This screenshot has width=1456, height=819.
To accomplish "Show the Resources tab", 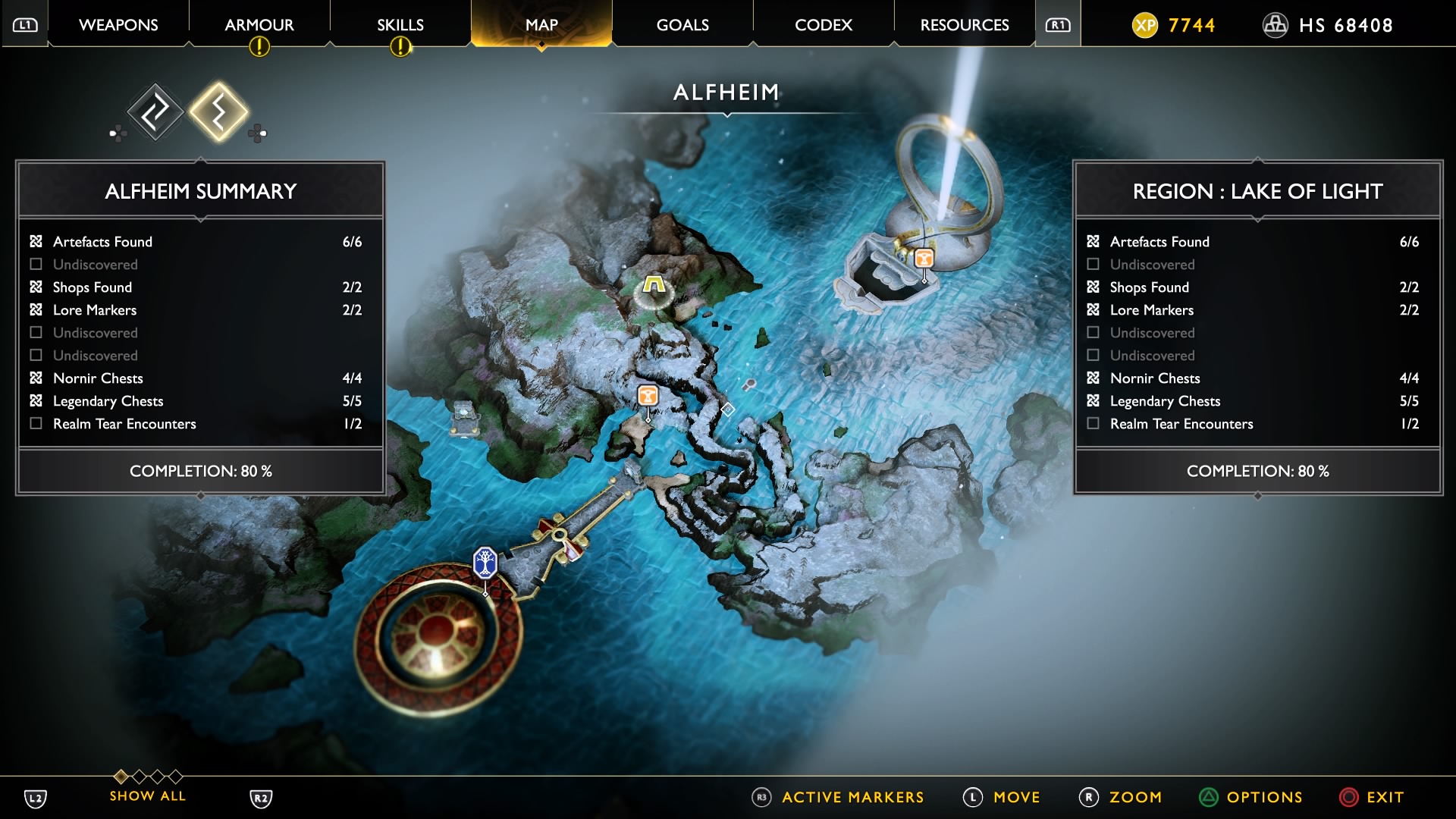I will pyautogui.click(x=965, y=25).
